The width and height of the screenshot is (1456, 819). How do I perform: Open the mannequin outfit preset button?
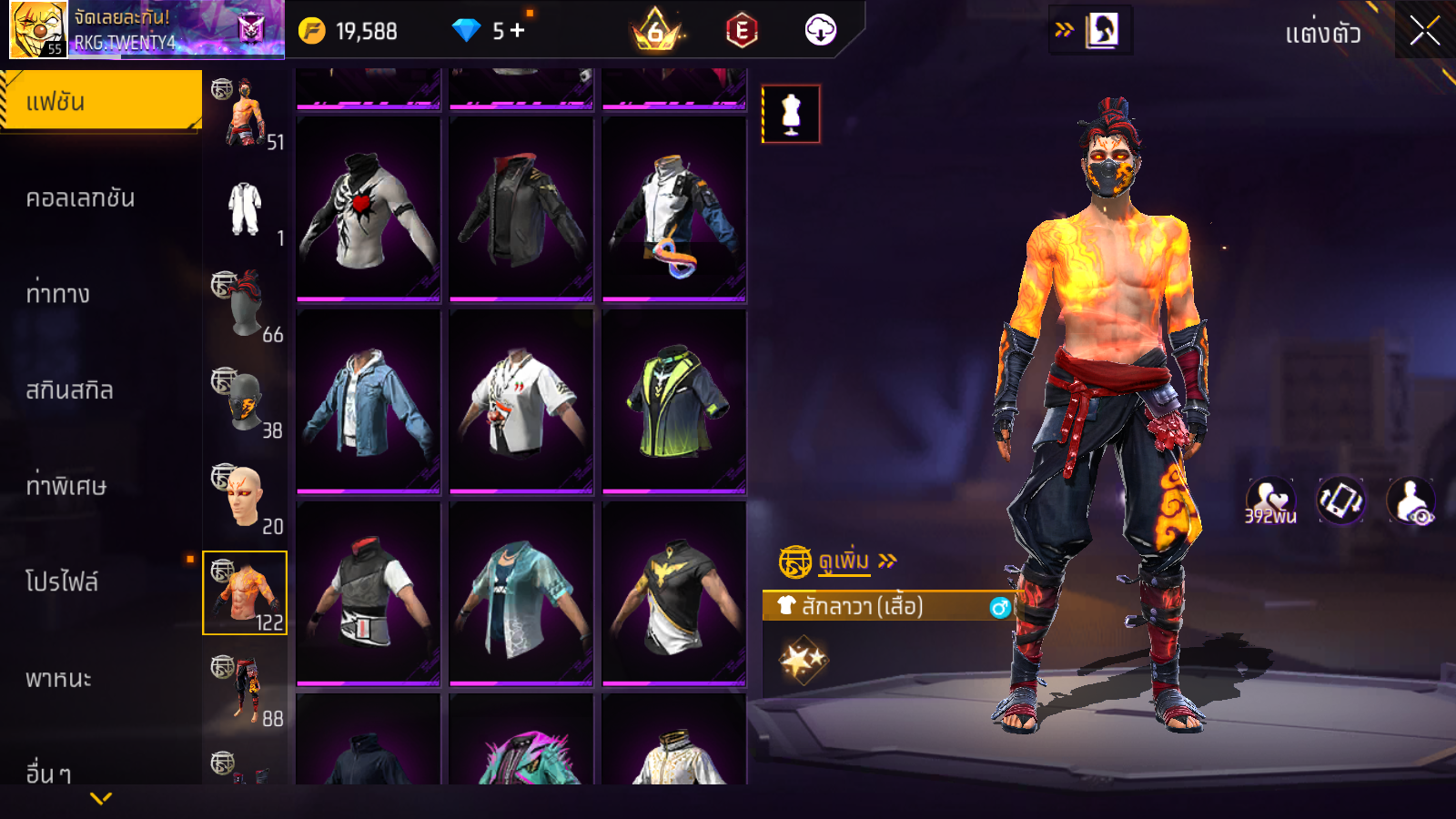791,114
